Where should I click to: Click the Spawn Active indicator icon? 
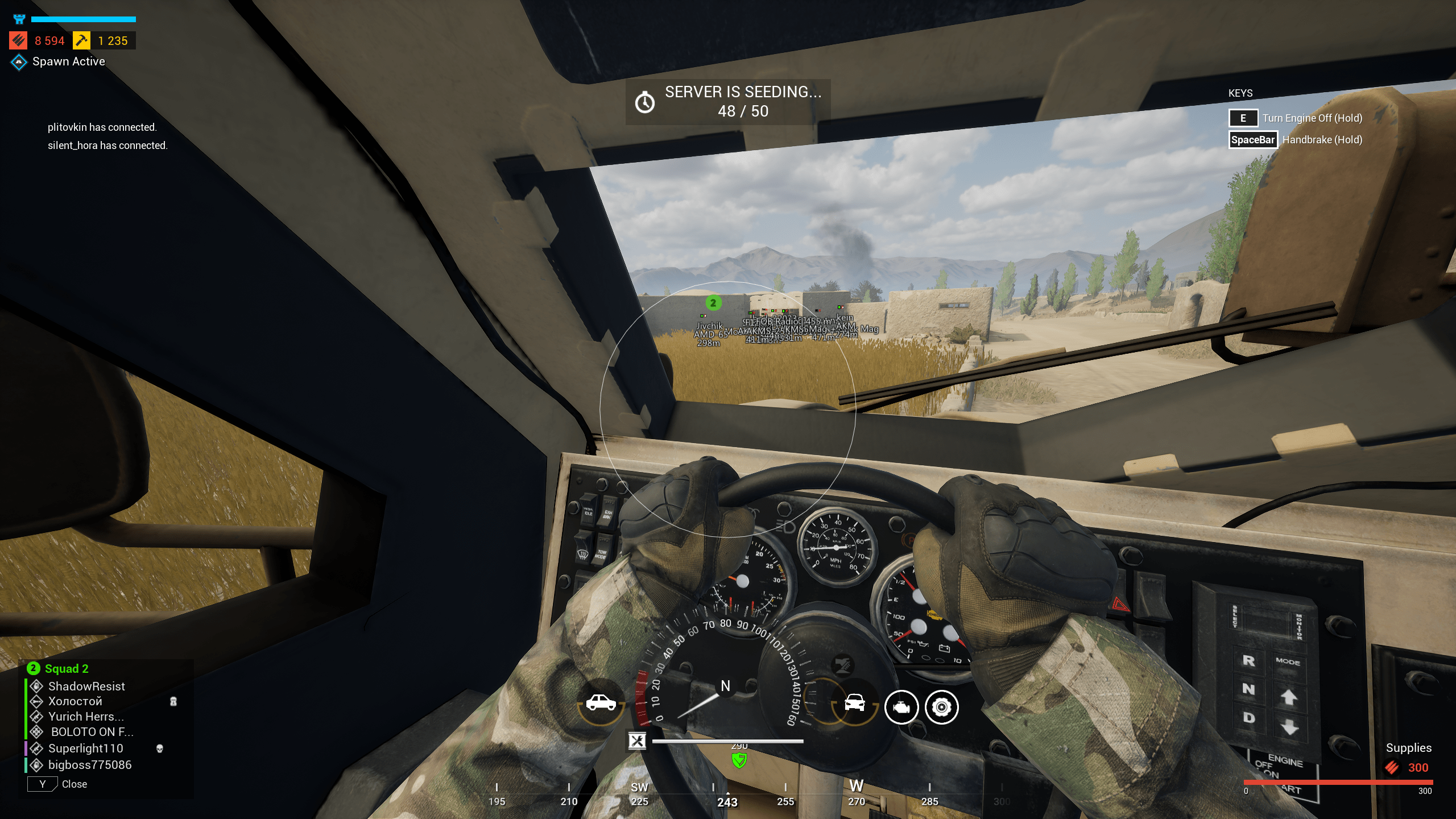point(19,62)
